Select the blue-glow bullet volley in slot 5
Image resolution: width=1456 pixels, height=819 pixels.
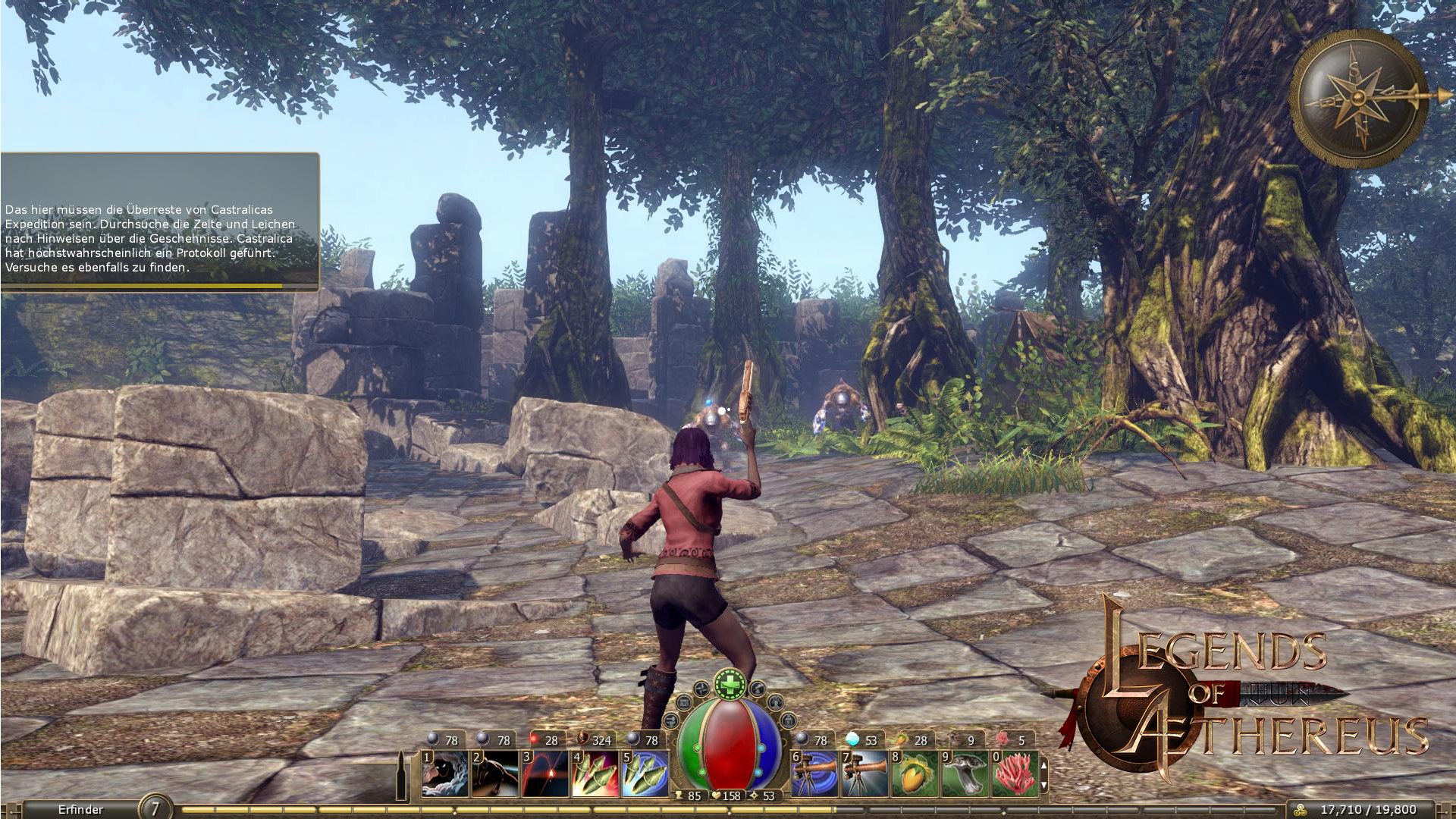pos(645,773)
